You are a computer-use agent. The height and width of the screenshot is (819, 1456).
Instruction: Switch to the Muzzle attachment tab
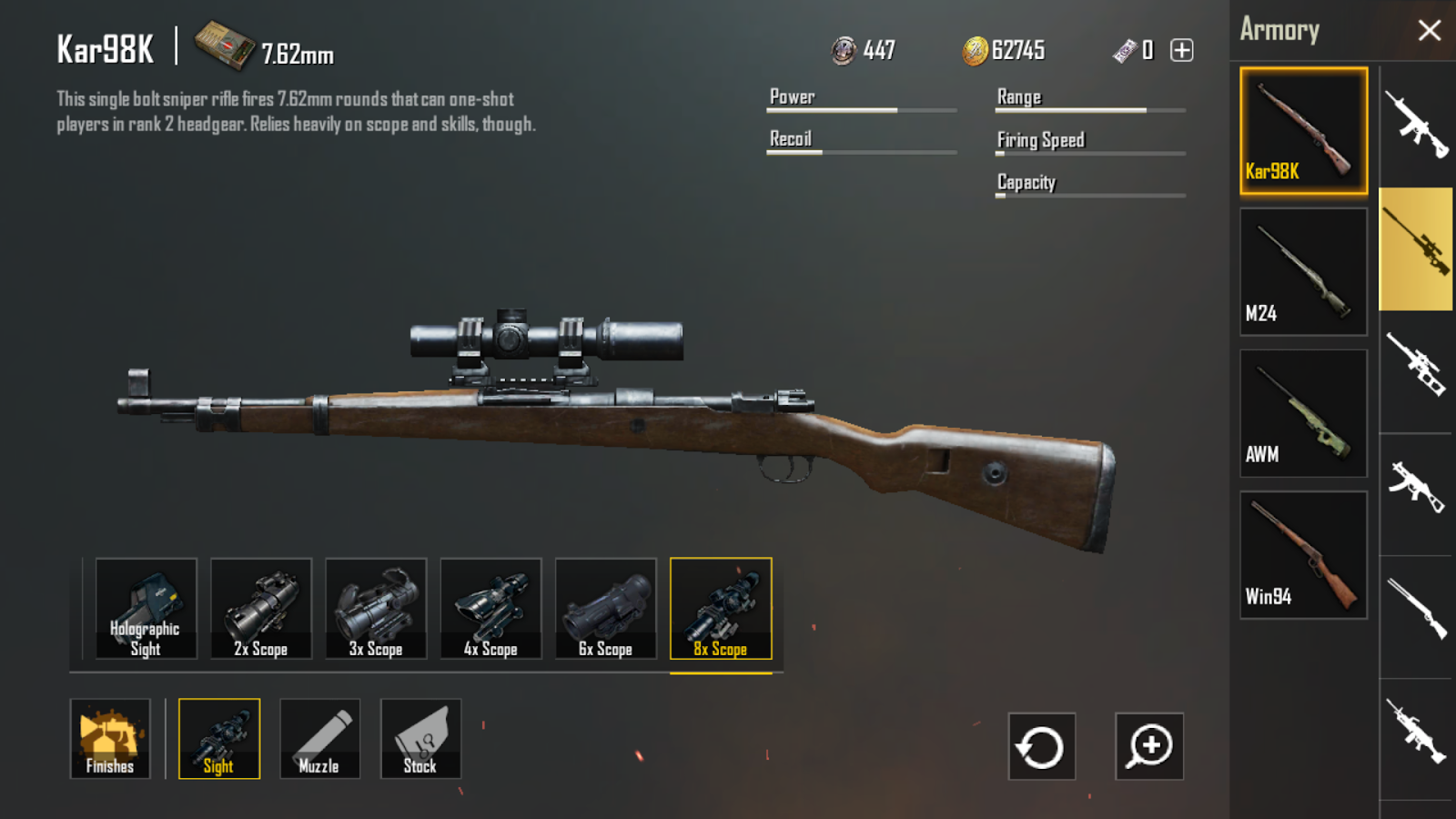pyautogui.click(x=319, y=739)
